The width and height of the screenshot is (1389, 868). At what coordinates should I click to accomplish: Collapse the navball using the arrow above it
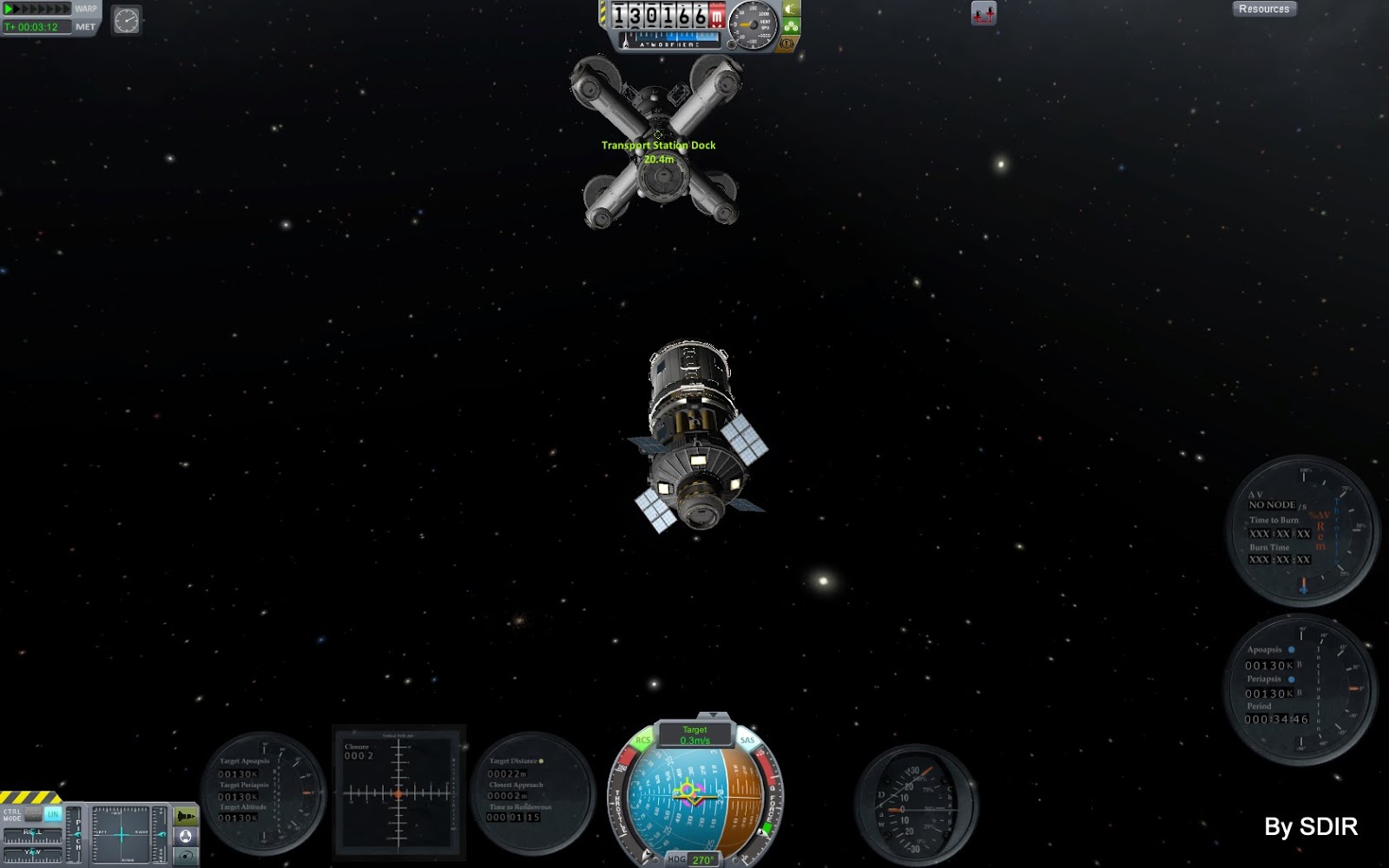click(713, 714)
